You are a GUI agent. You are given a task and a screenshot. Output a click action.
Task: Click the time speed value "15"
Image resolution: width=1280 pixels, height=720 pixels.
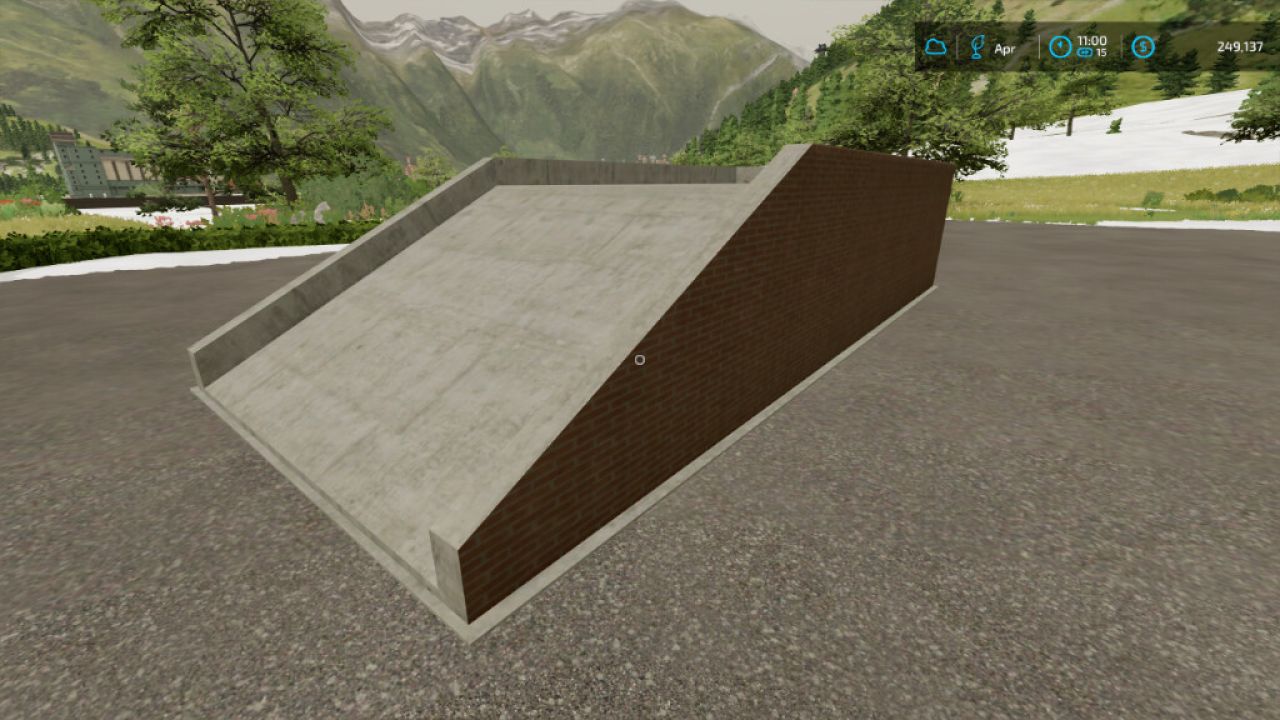click(x=1102, y=52)
